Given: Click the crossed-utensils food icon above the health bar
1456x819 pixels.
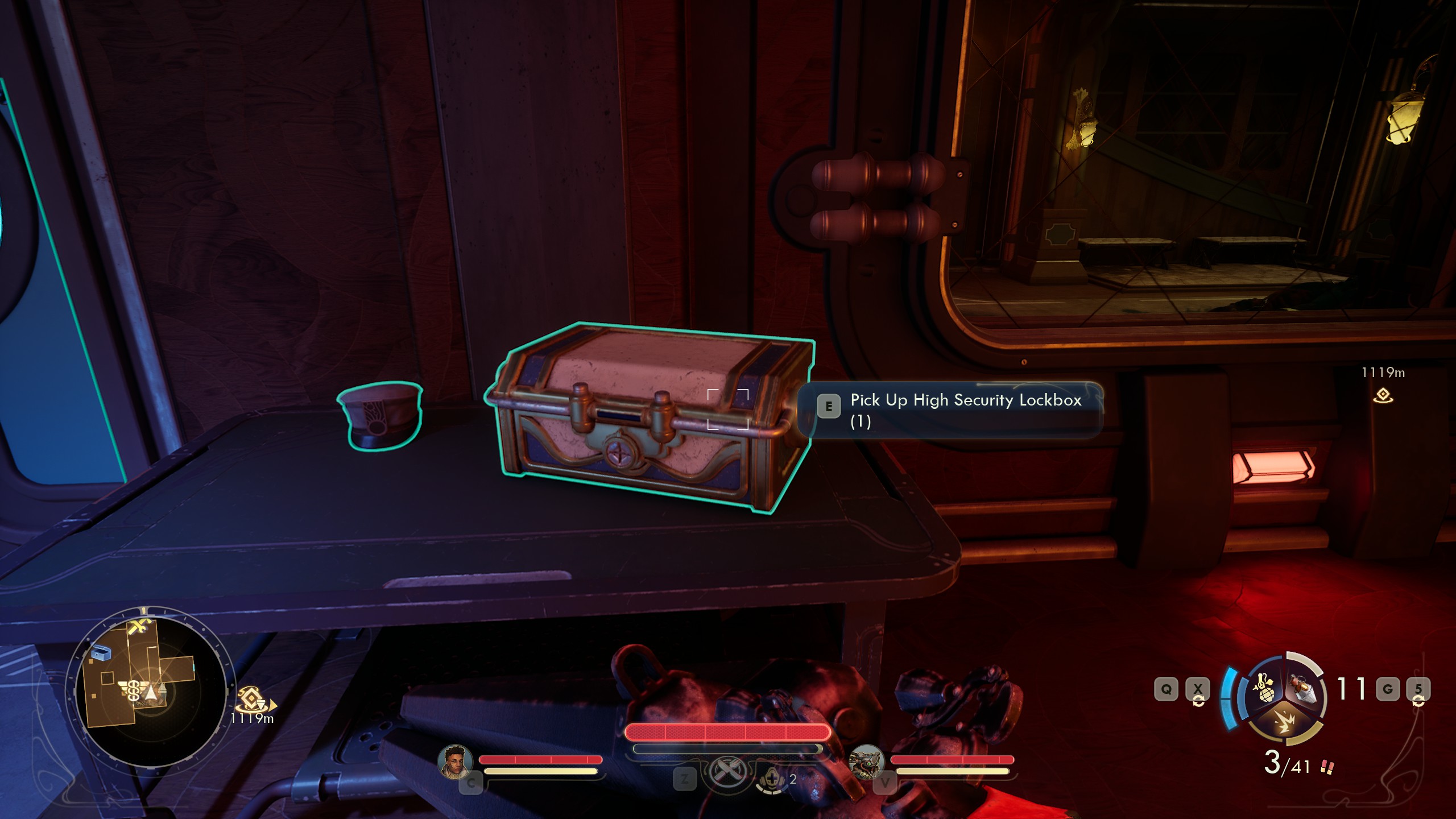Looking at the screenshot, I should tap(728, 772).
